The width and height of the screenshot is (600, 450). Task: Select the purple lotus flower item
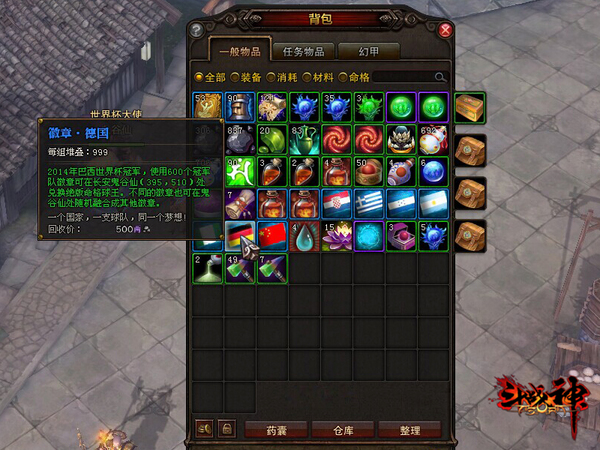[x=337, y=236]
